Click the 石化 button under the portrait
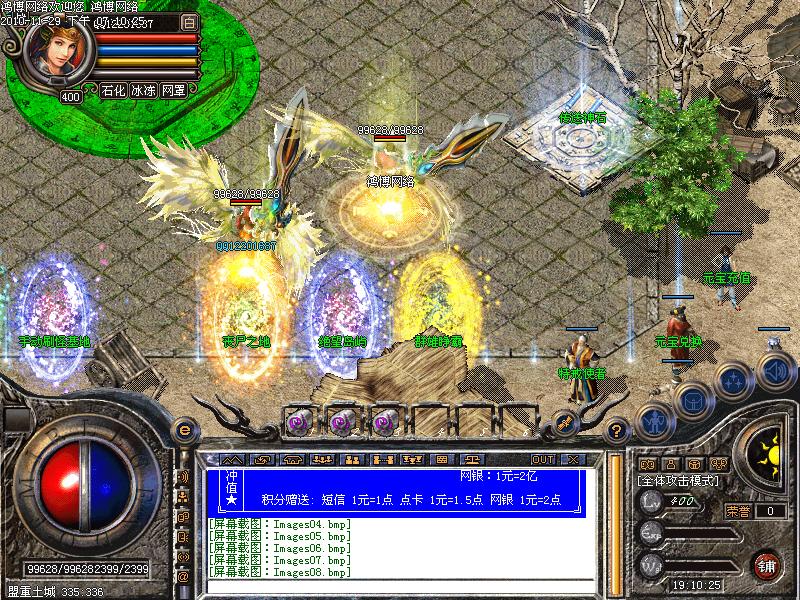 pyautogui.click(x=112, y=90)
